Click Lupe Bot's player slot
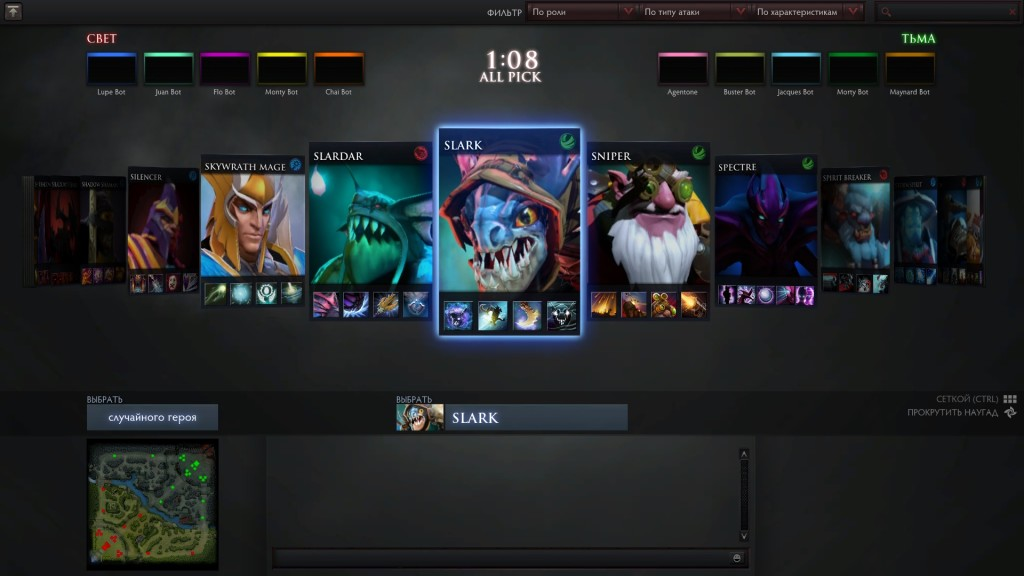This screenshot has height=576, width=1024. pos(111,69)
